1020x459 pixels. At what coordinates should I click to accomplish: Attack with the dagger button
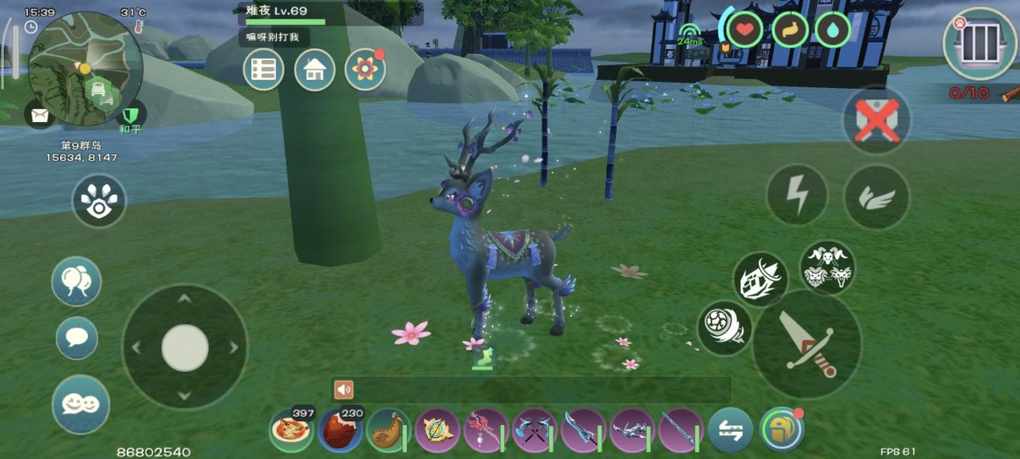point(808,346)
